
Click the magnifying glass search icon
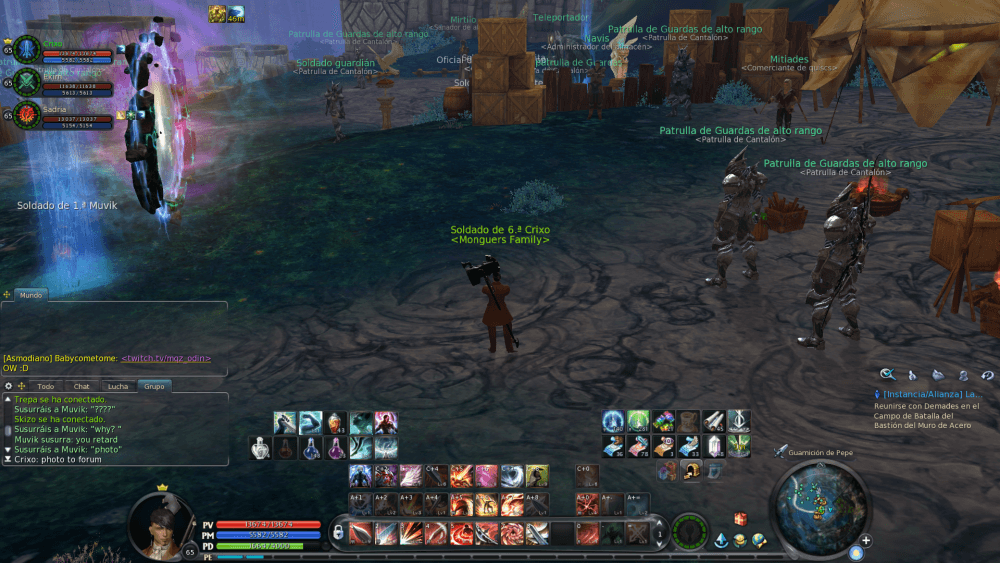(887, 375)
